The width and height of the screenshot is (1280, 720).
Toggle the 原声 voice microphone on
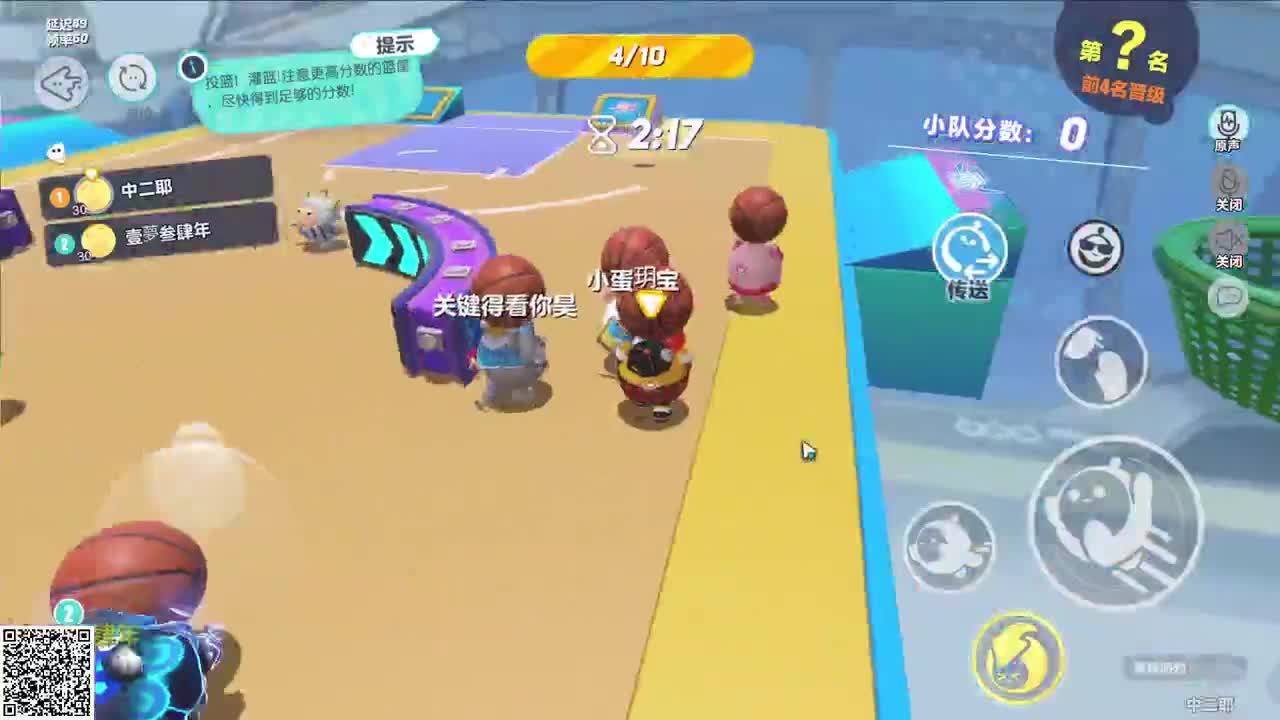click(1228, 120)
